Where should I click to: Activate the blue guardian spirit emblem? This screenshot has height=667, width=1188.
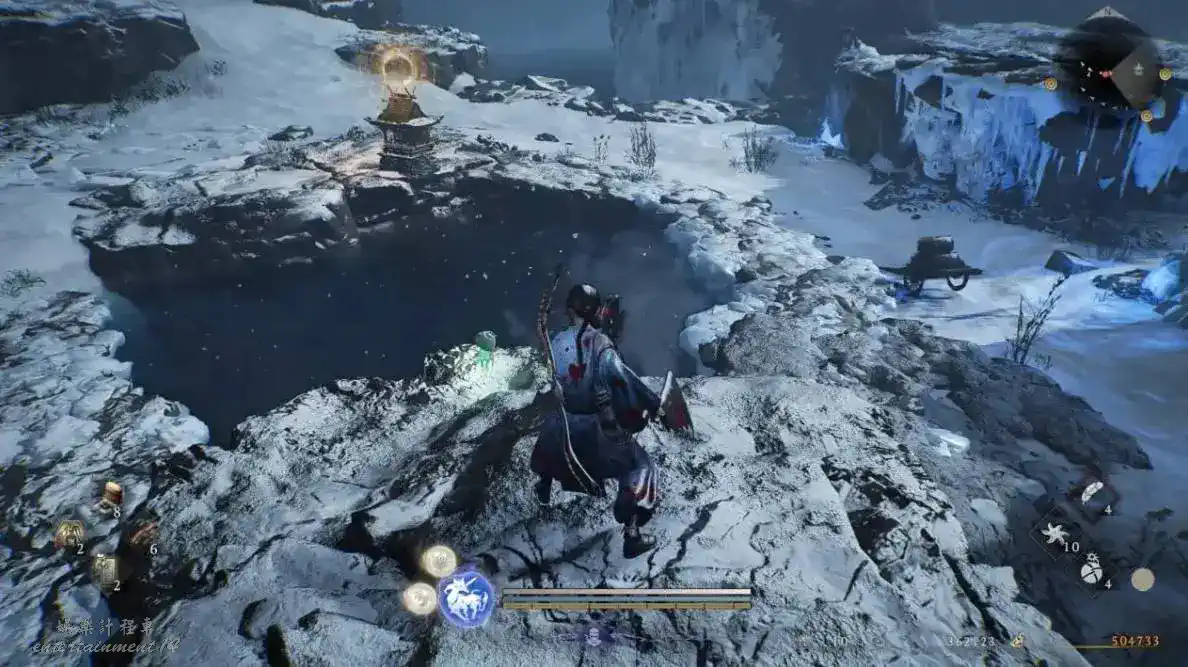[466, 598]
